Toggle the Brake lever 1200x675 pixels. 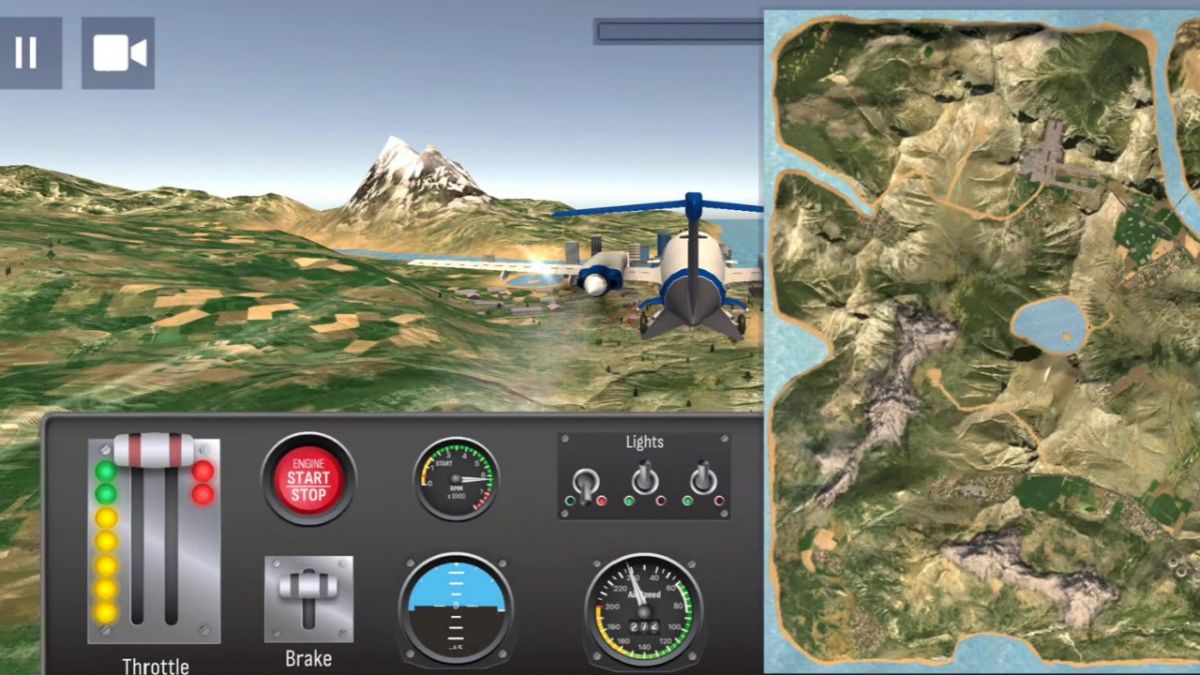(308, 588)
